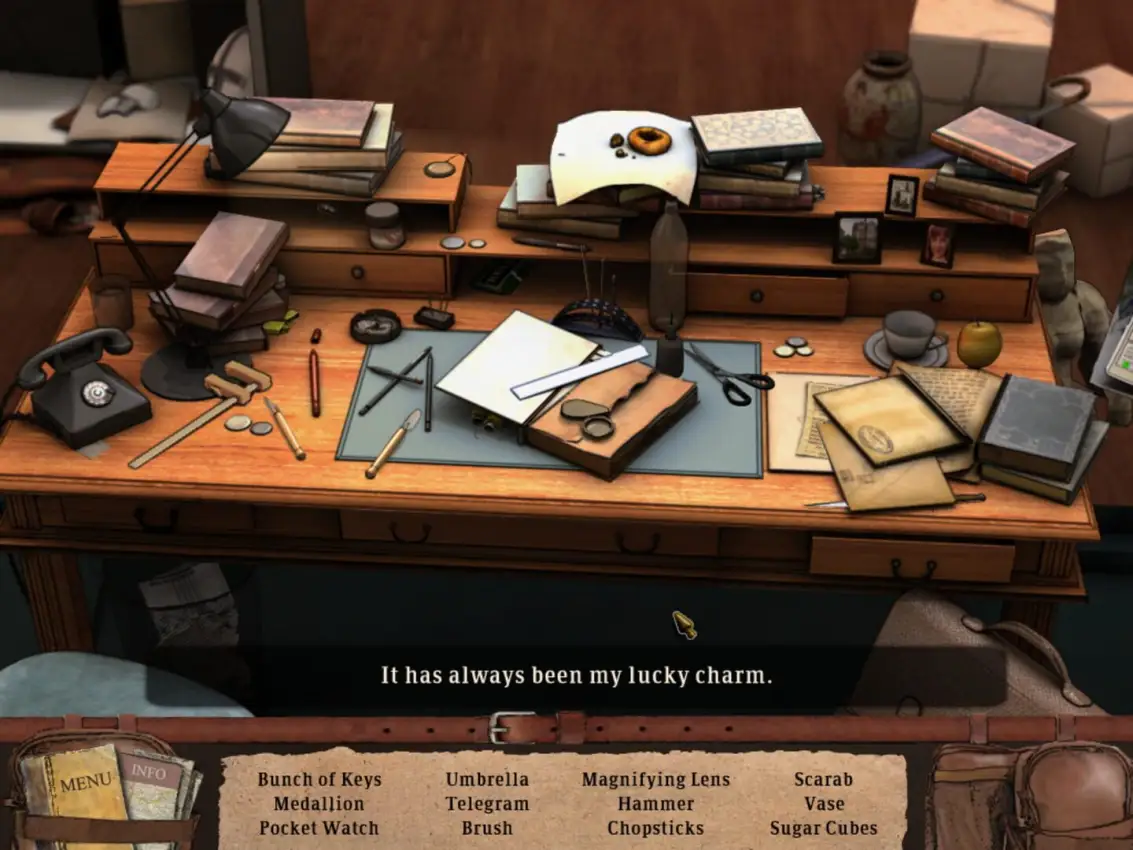Choose Brush in the item list

pos(487,828)
